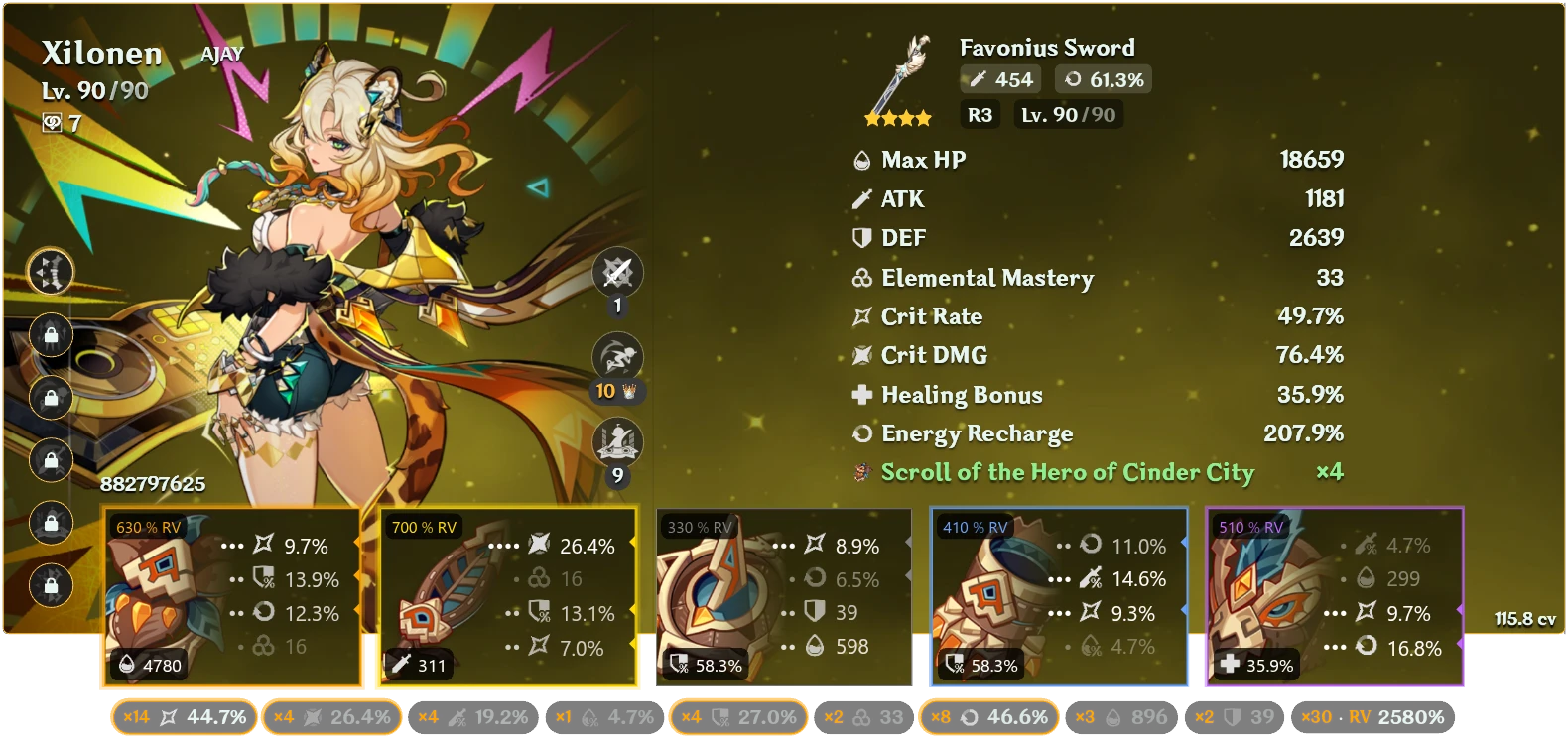This screenshot has height=741, width=1568.
Task: Click the UID 882797625
Action: coord(151,485)
